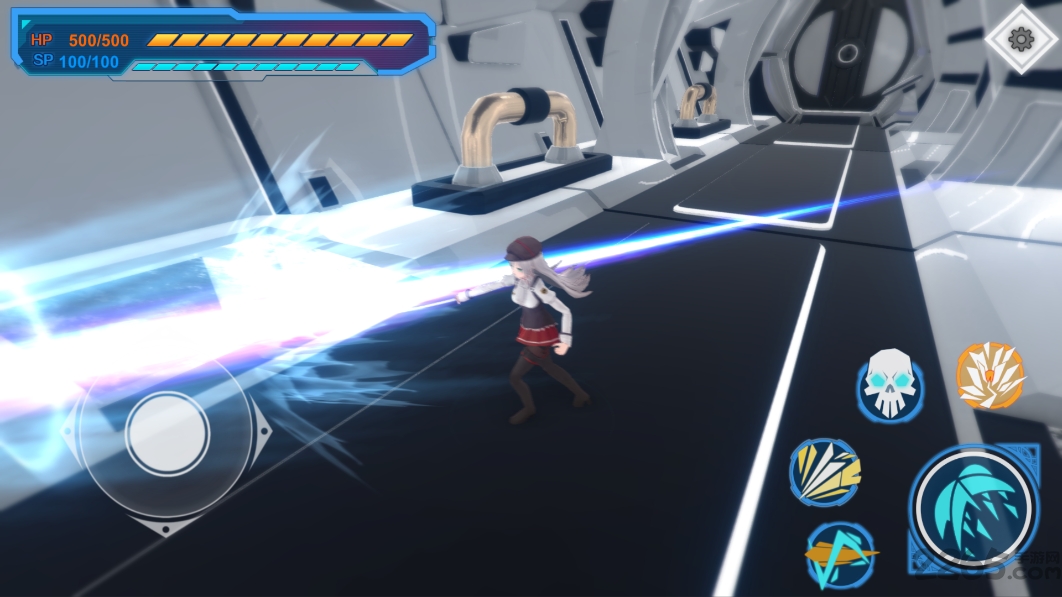This screenshot has width=1062, height=597.
Task: Open the gear settings menu
Action: [x=1020, y=39]
